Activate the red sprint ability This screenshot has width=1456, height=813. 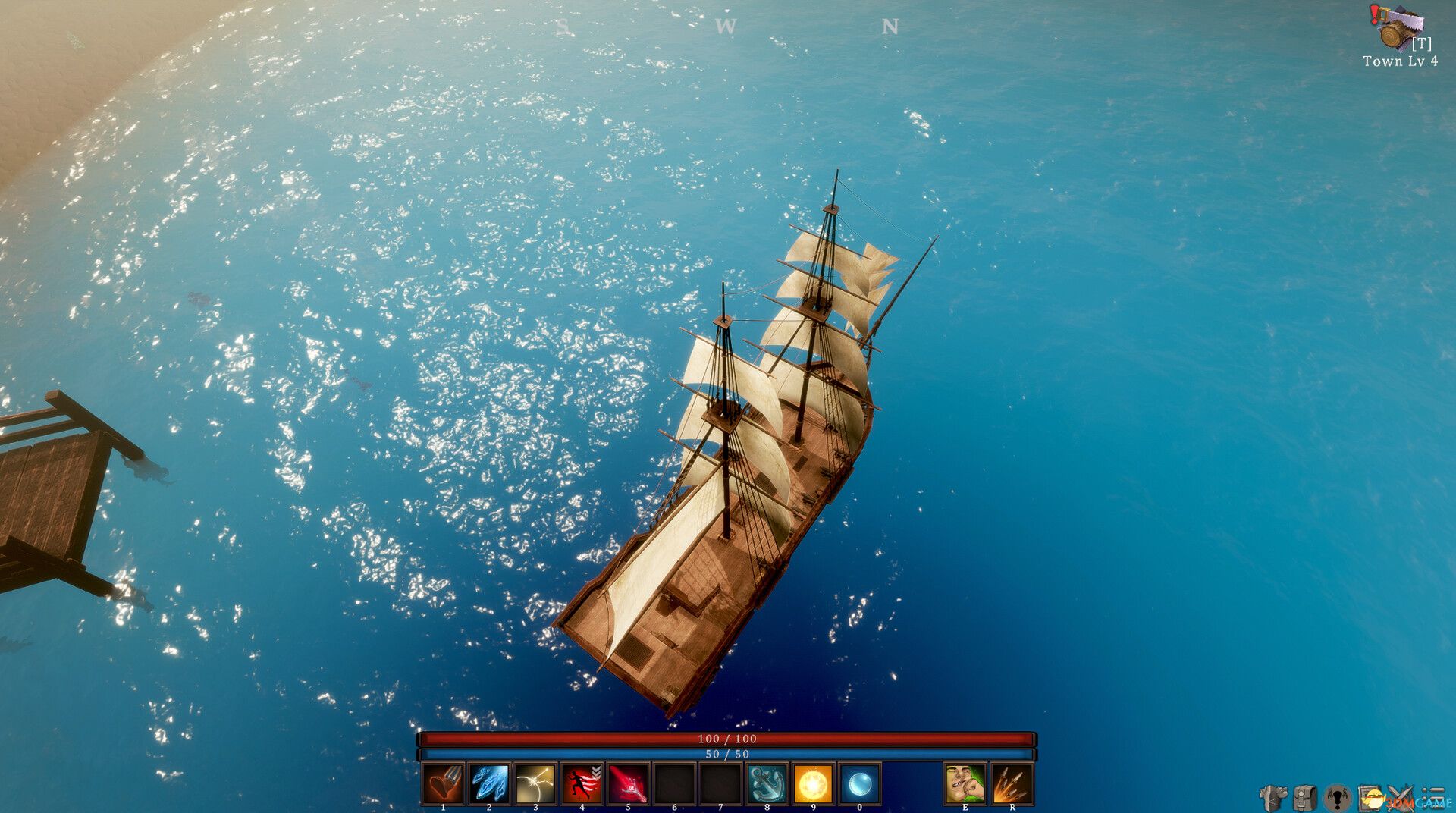point(582,783)
